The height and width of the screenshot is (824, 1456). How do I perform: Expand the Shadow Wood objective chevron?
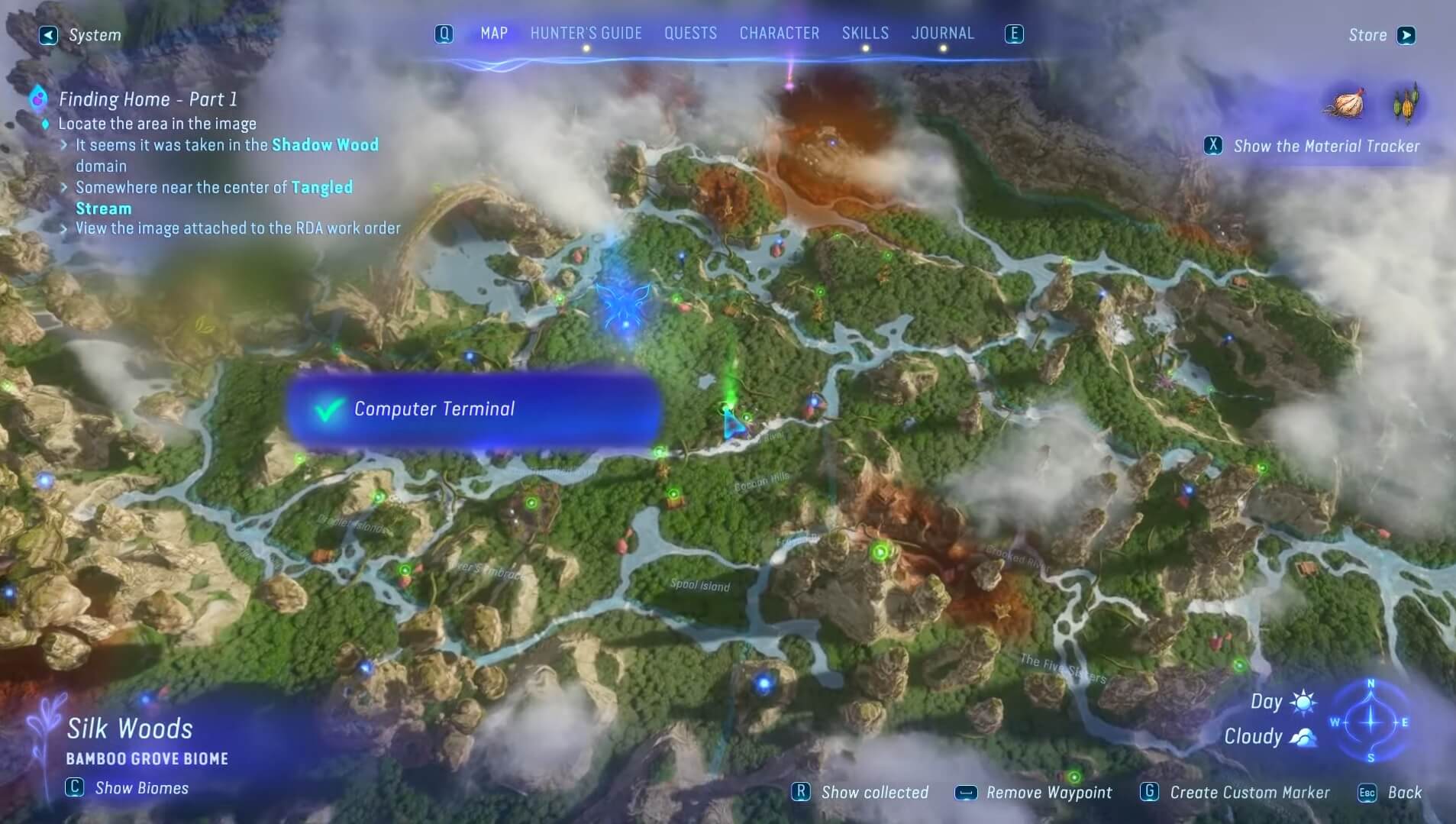coord(63,144)
